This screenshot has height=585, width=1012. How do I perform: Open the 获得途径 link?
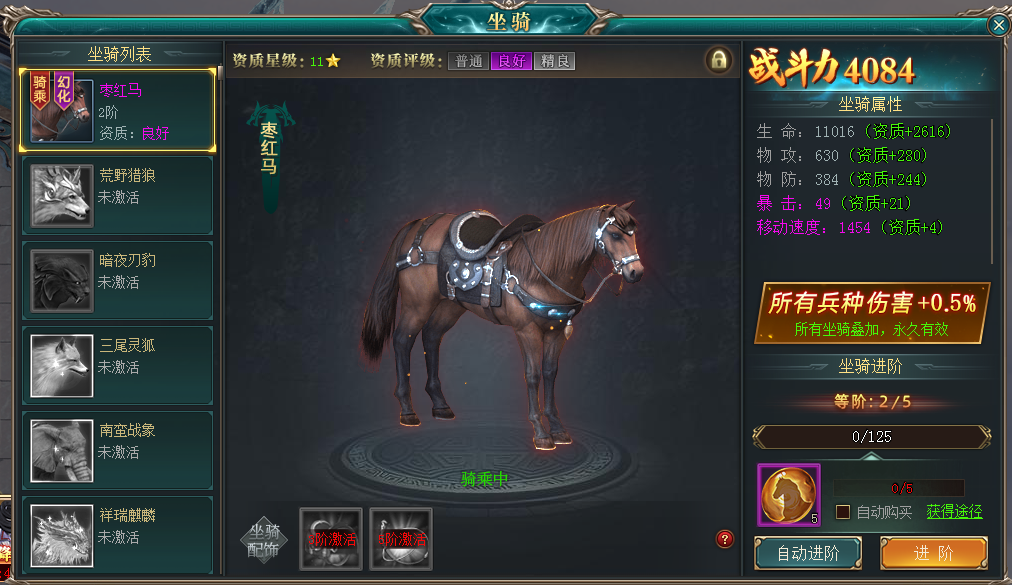954,512
